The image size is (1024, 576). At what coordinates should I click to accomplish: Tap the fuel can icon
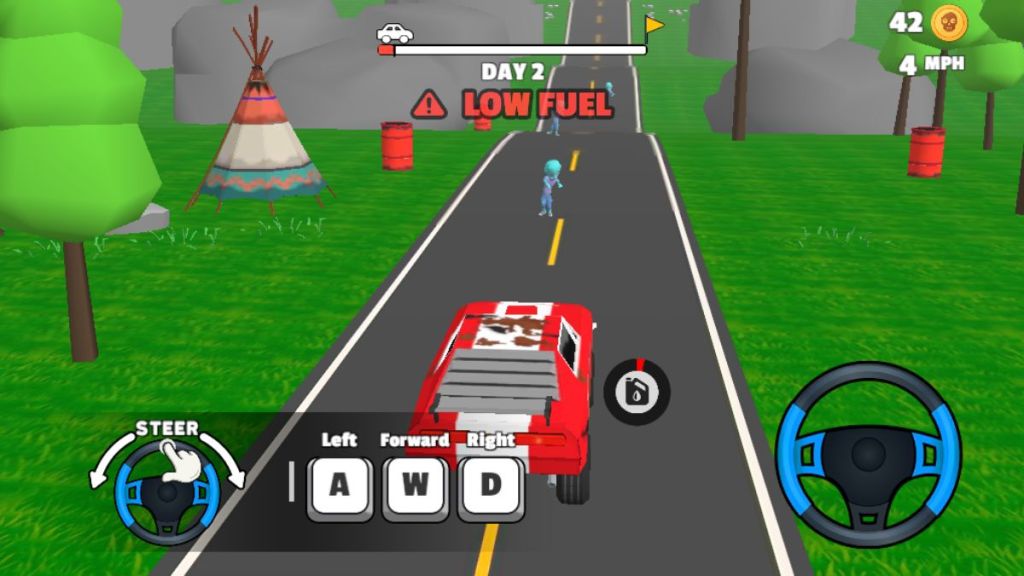(x=637, y=391)
